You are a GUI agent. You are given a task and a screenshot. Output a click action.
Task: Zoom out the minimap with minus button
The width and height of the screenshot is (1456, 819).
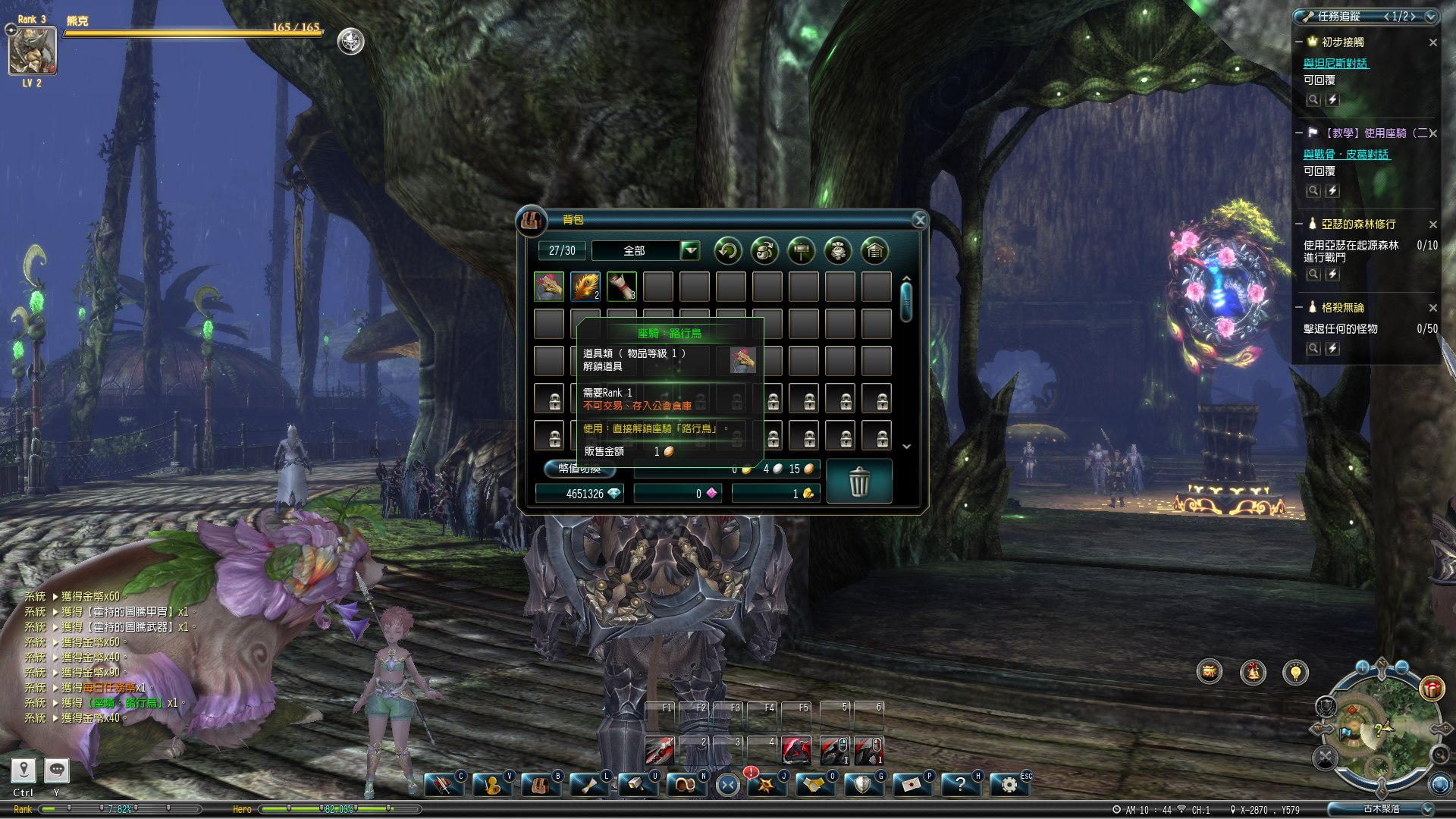(1401, 667)
